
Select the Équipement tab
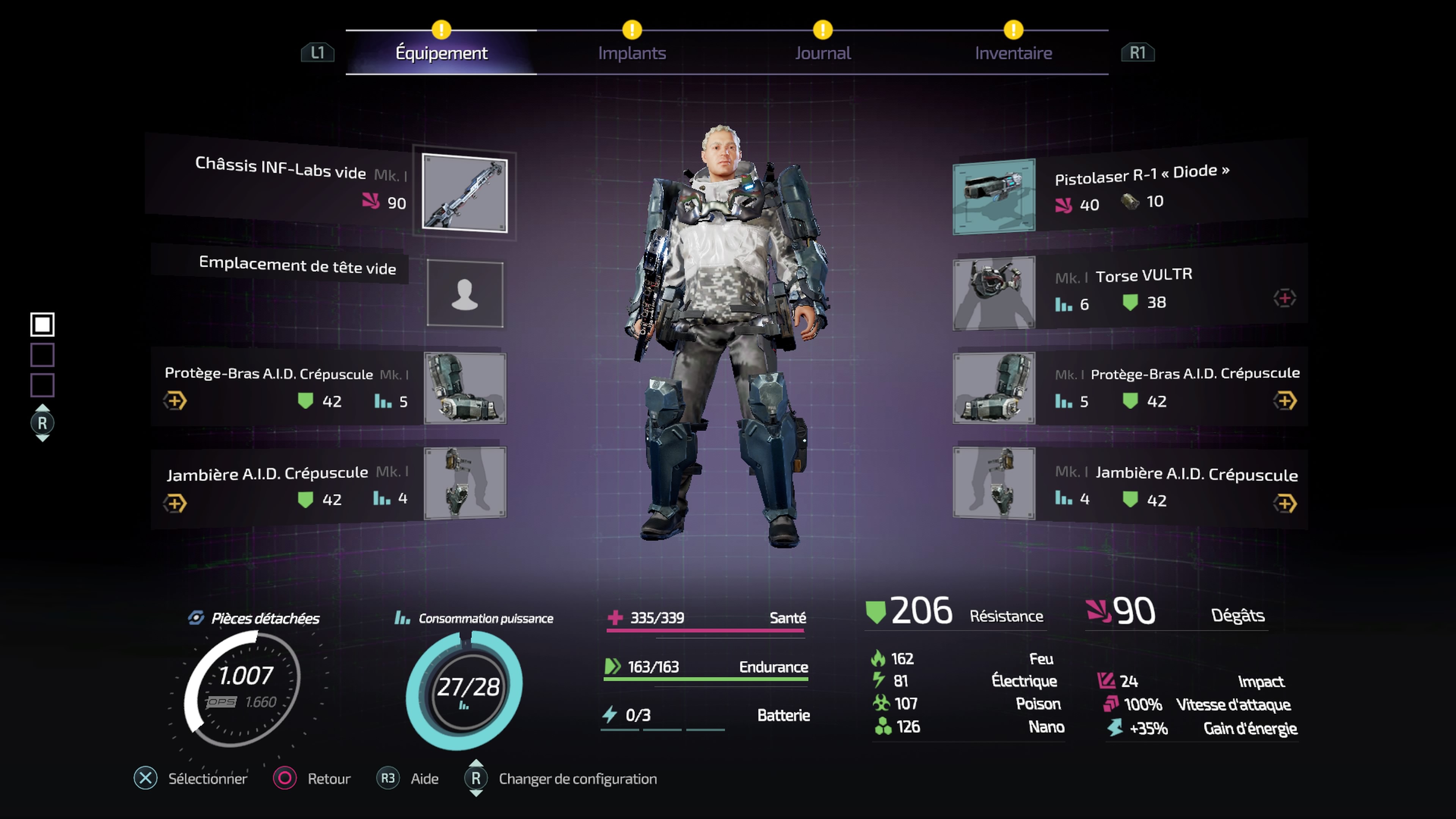coord(441,53)
